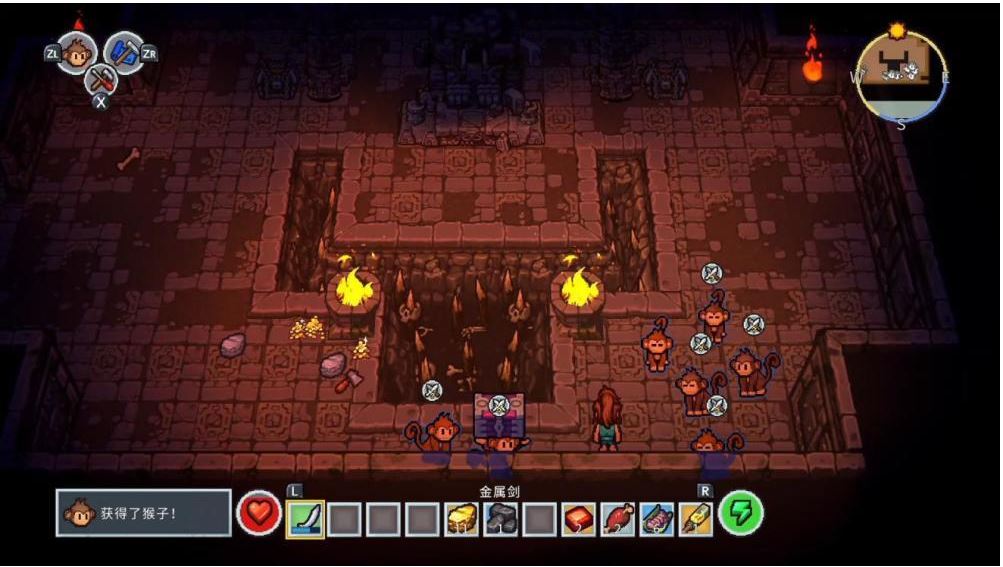The width and height of the screenshot is (1003, 567).
Task: Select the metal sword hotbar slot
Action: 305,518
